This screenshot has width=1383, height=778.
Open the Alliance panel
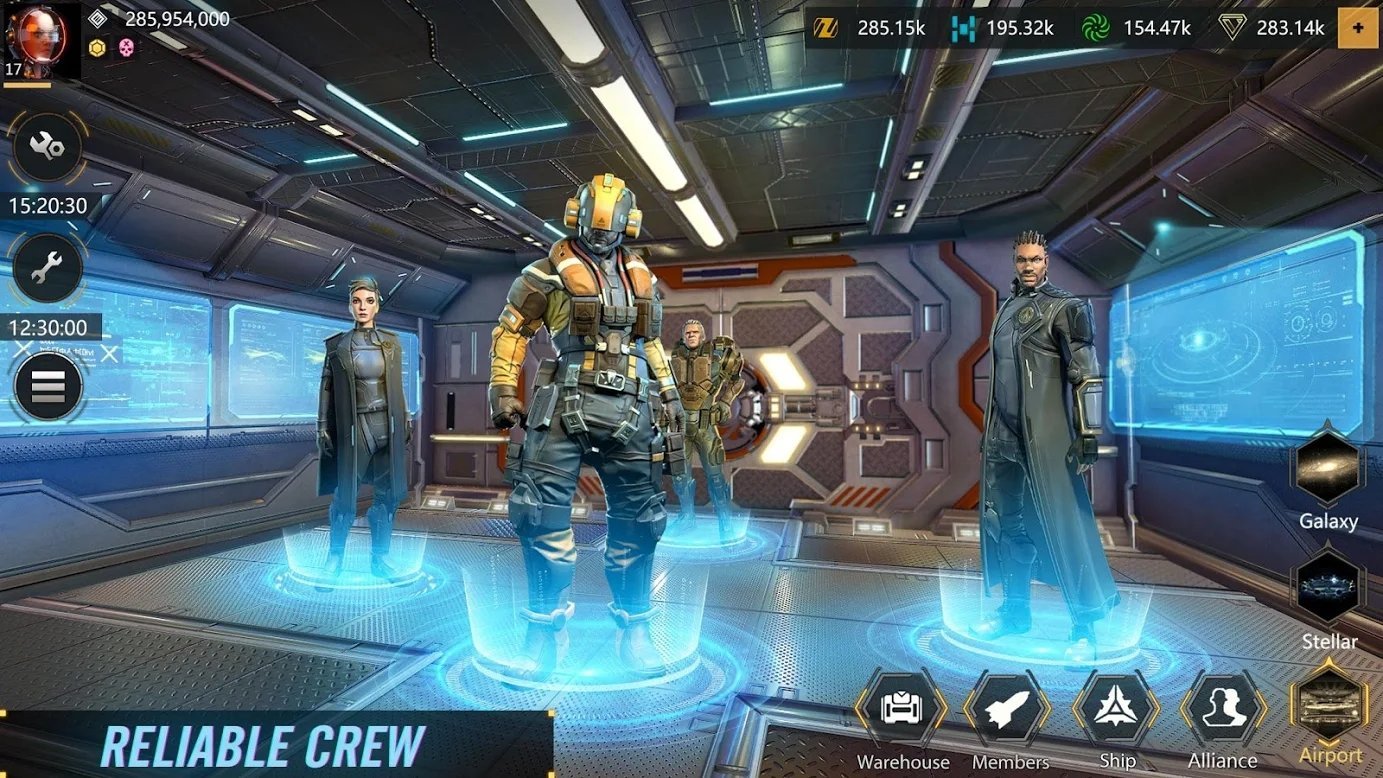(x=1223, y=709)
